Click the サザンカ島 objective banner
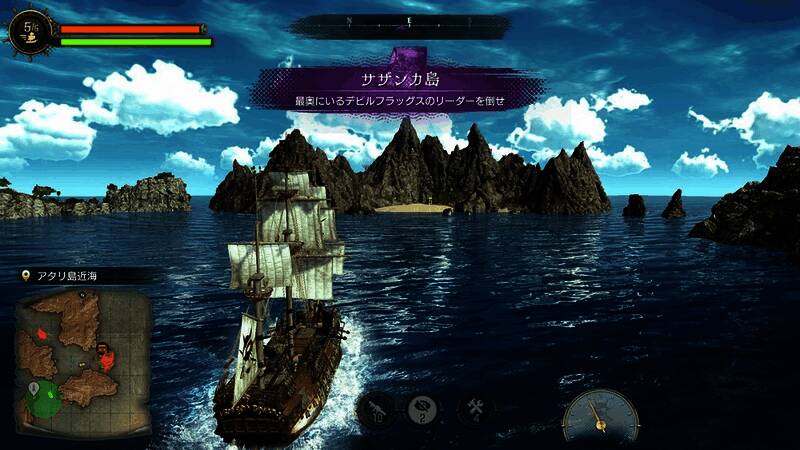Viewport: 800px width, 450px height. pos(400,87)
